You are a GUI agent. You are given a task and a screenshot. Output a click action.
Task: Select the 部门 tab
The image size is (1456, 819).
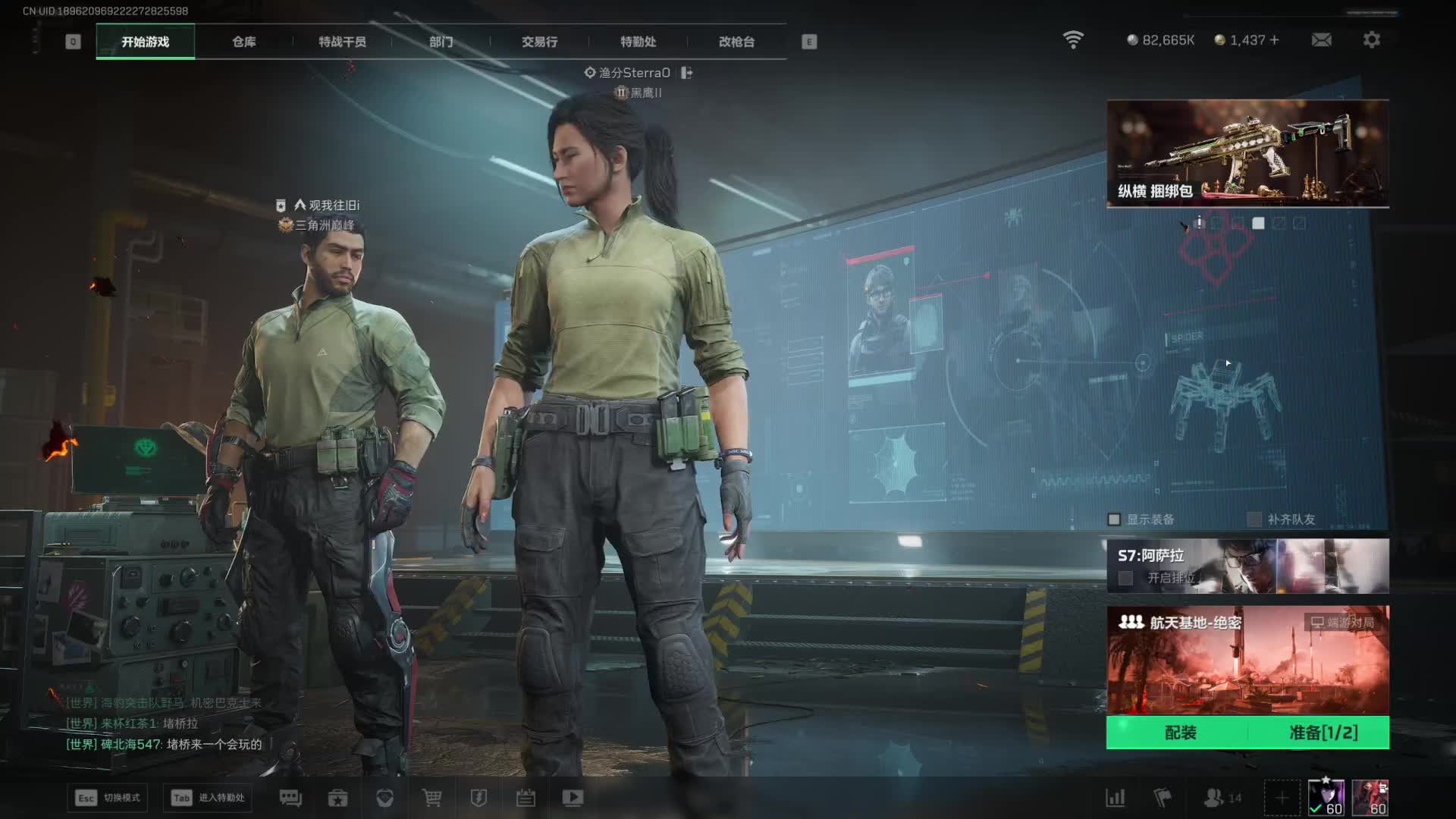(441, 42)
